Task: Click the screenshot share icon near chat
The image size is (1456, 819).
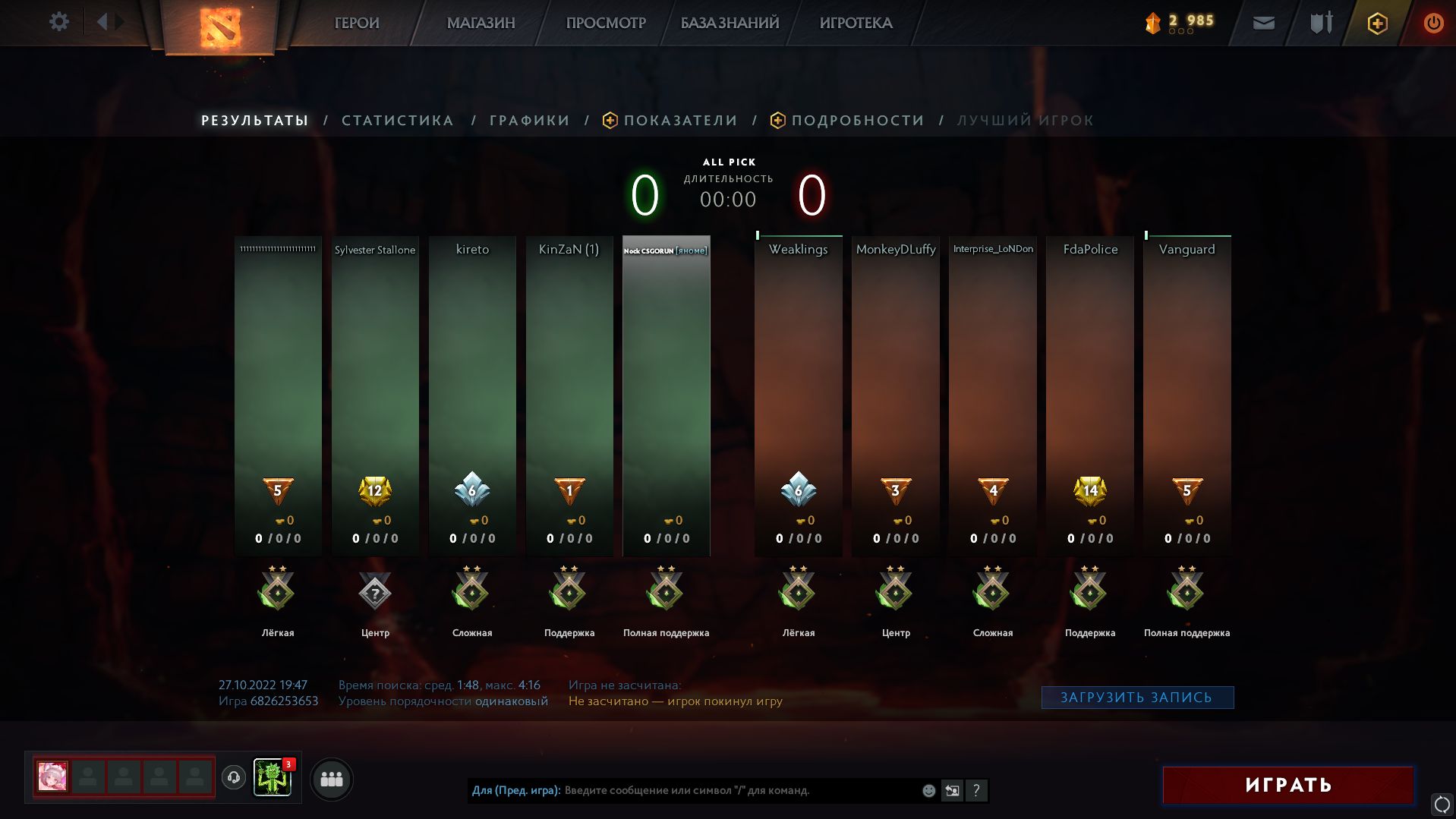Action: point(952,790)
